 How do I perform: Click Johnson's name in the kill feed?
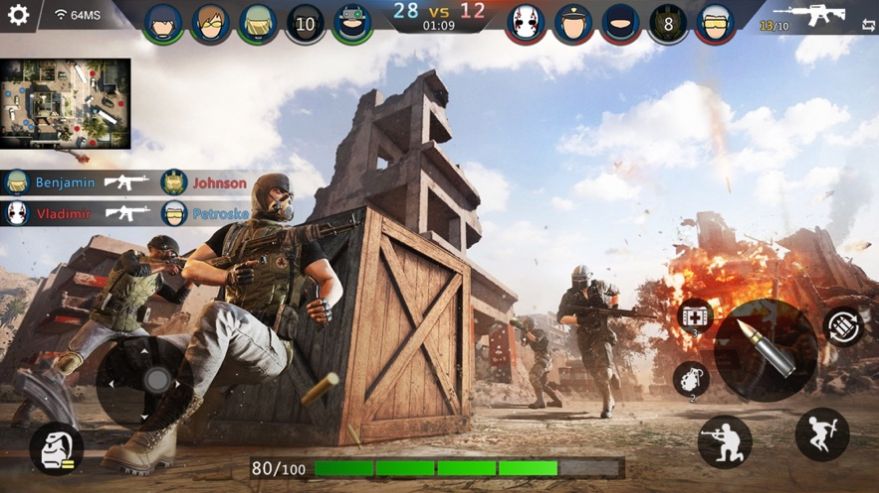[x=219, y=183]
